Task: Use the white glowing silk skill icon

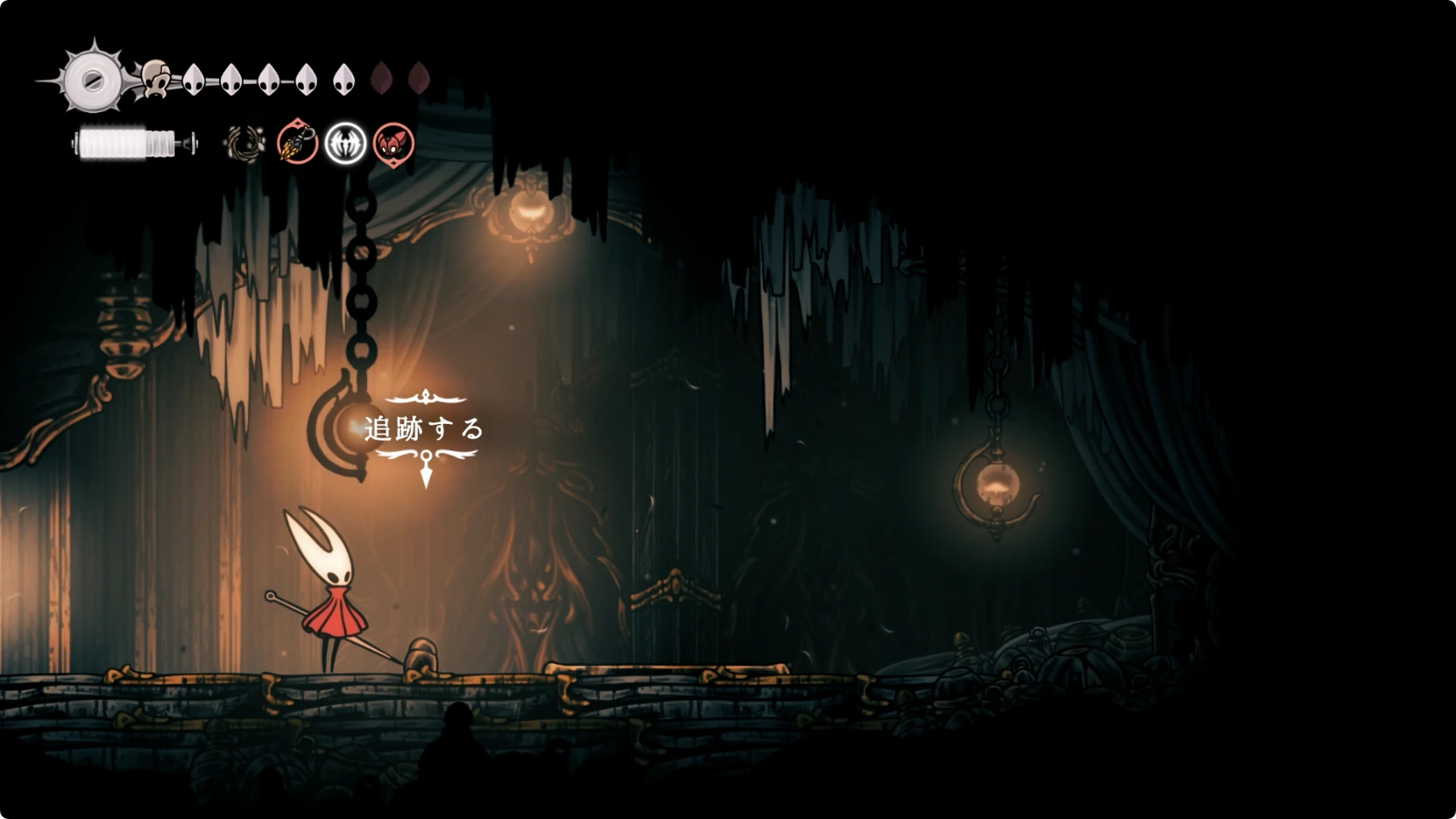Action: 346,143
